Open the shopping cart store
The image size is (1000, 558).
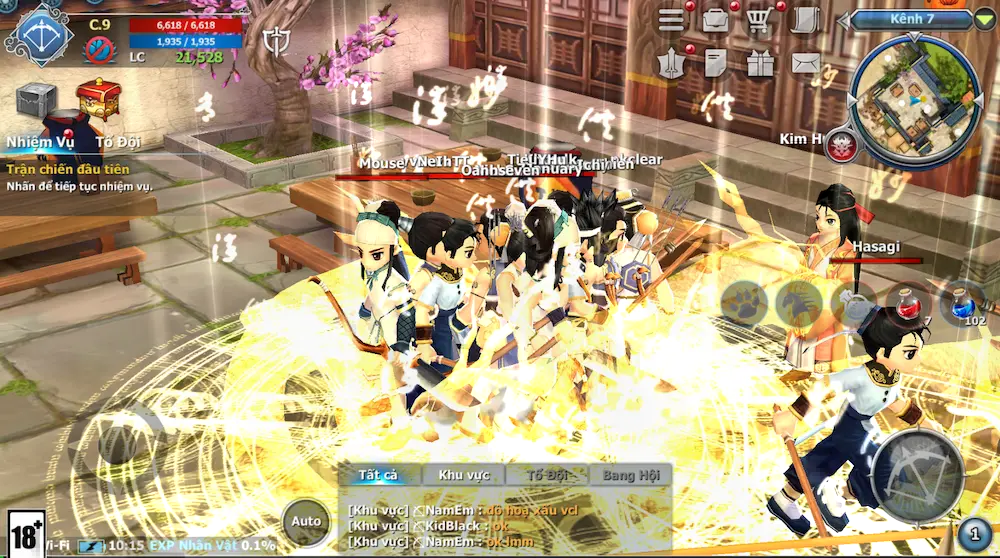tap(760, 20)
